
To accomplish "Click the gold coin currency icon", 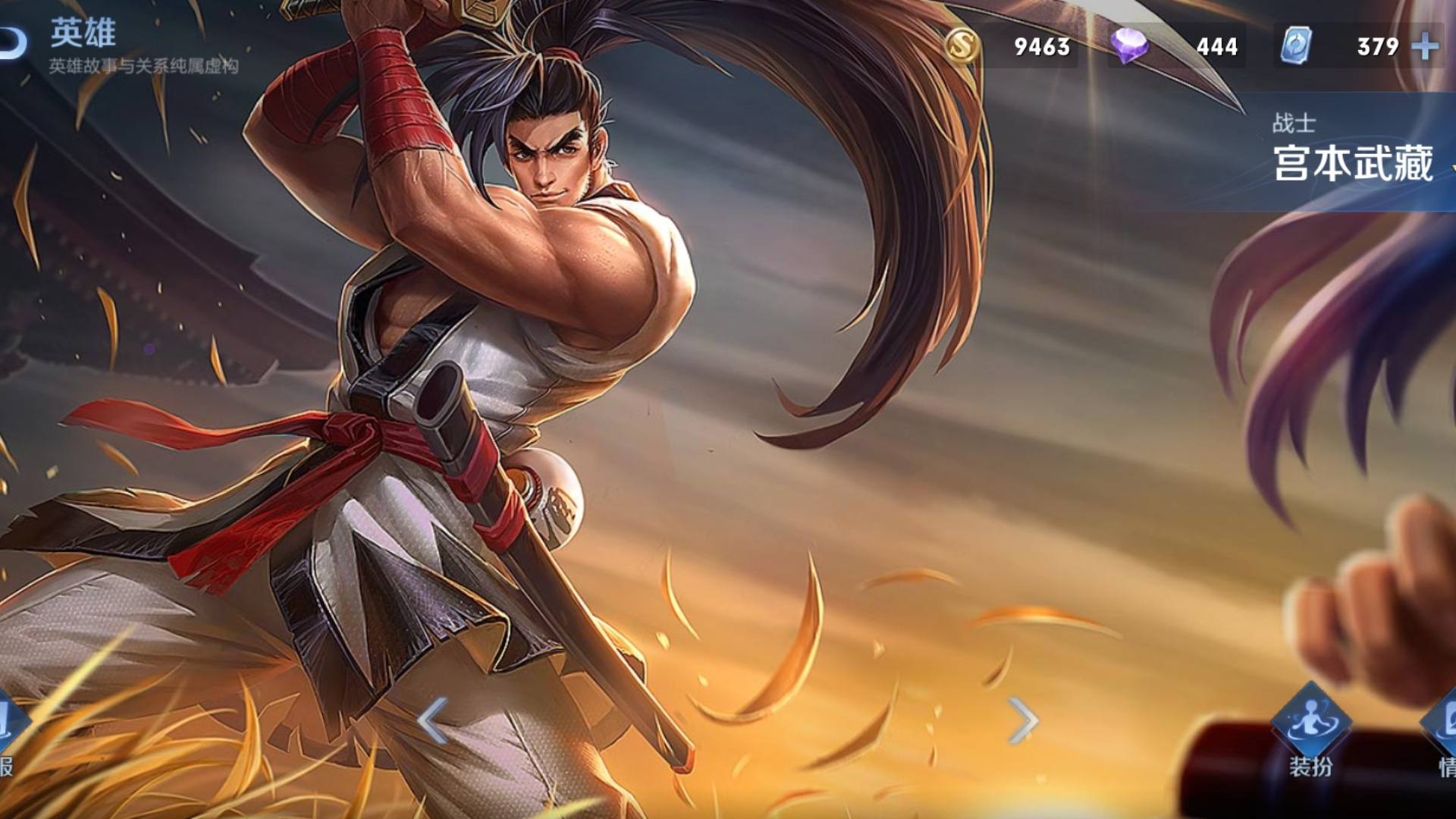I will [x=962, y=47].
